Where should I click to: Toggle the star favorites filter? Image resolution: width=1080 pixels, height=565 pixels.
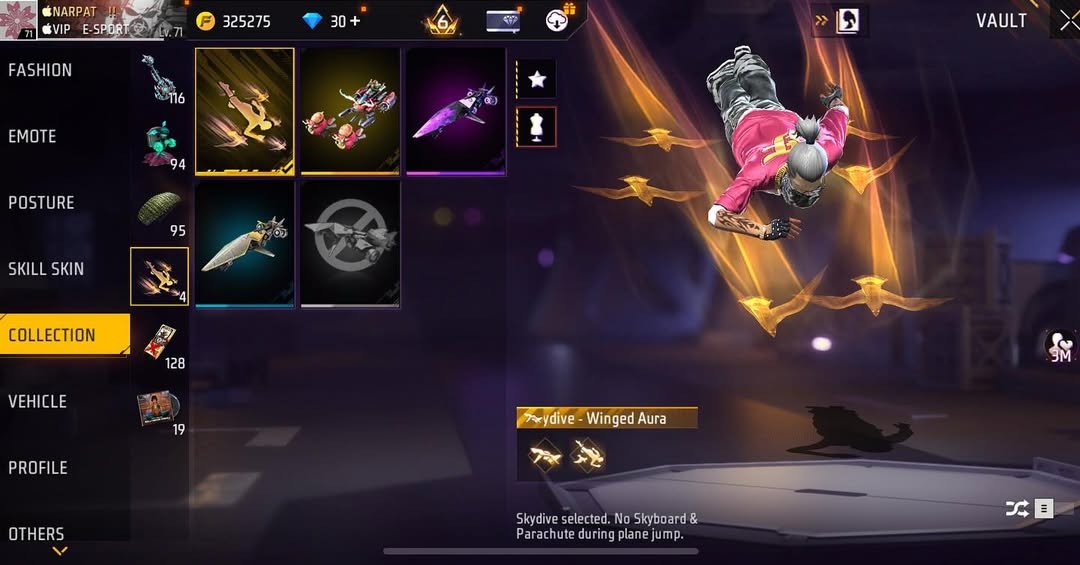[537, 79]
